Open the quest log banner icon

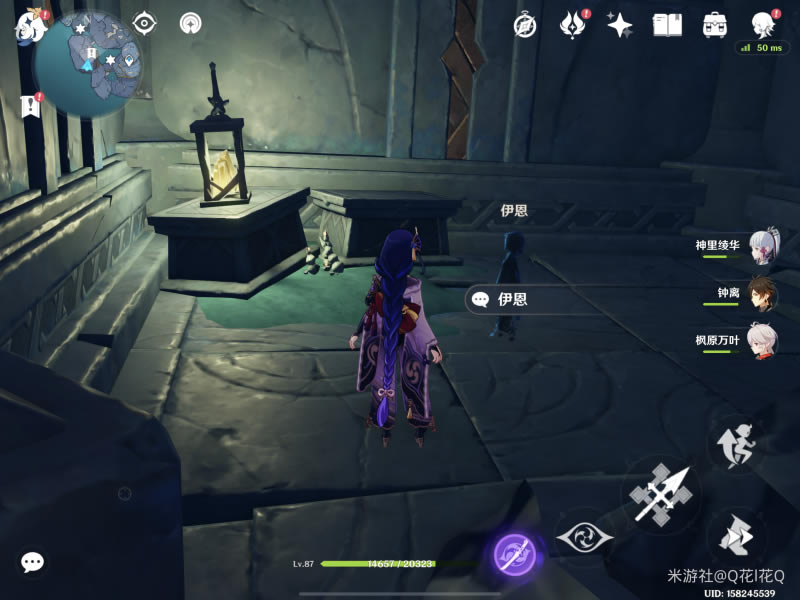[x=28, y=106]
